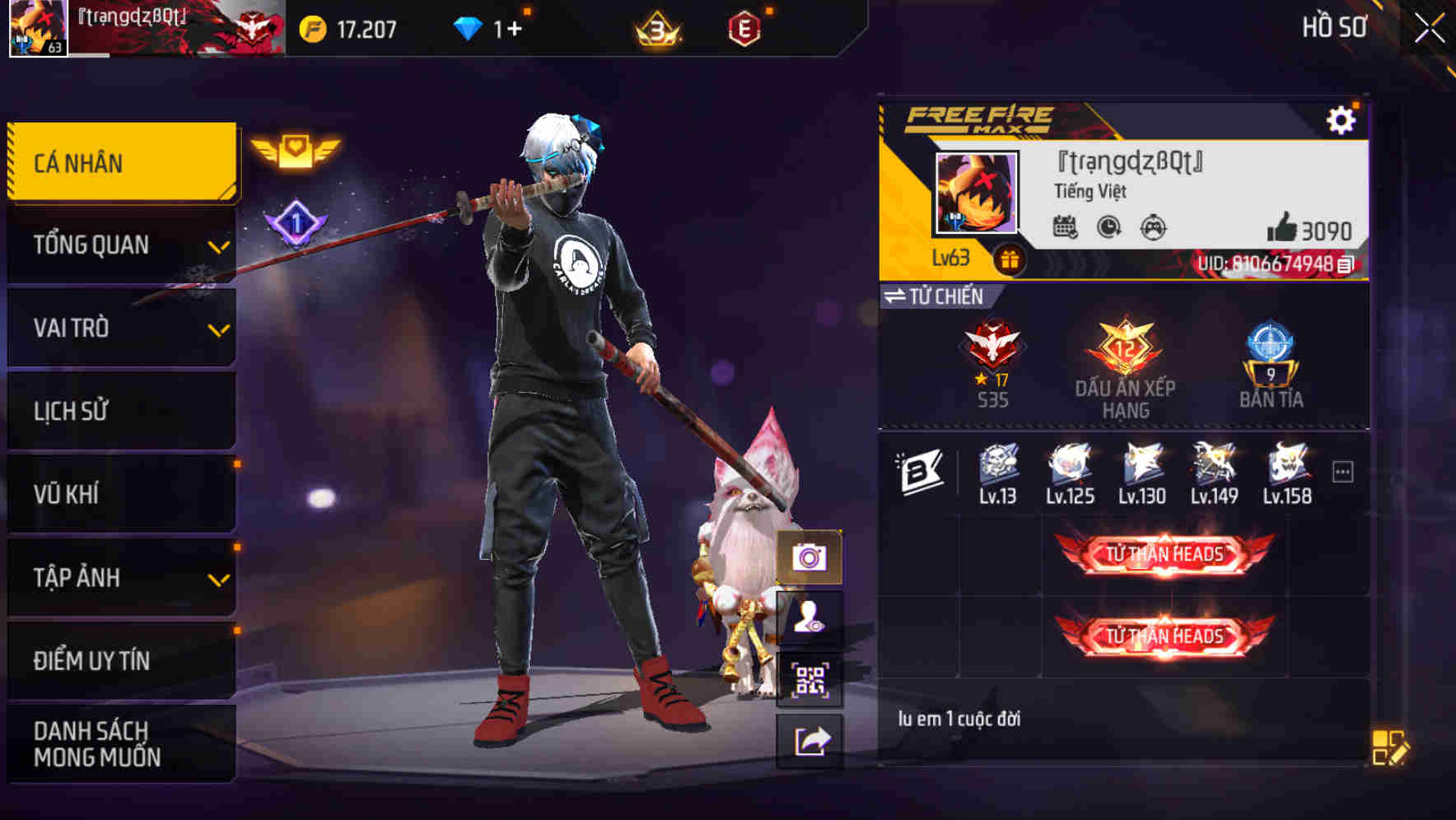The height and width of the screenshot is (820, 1456).
Task: Expand the VAI TRÒ section chevron
Action: pos(218,329)
